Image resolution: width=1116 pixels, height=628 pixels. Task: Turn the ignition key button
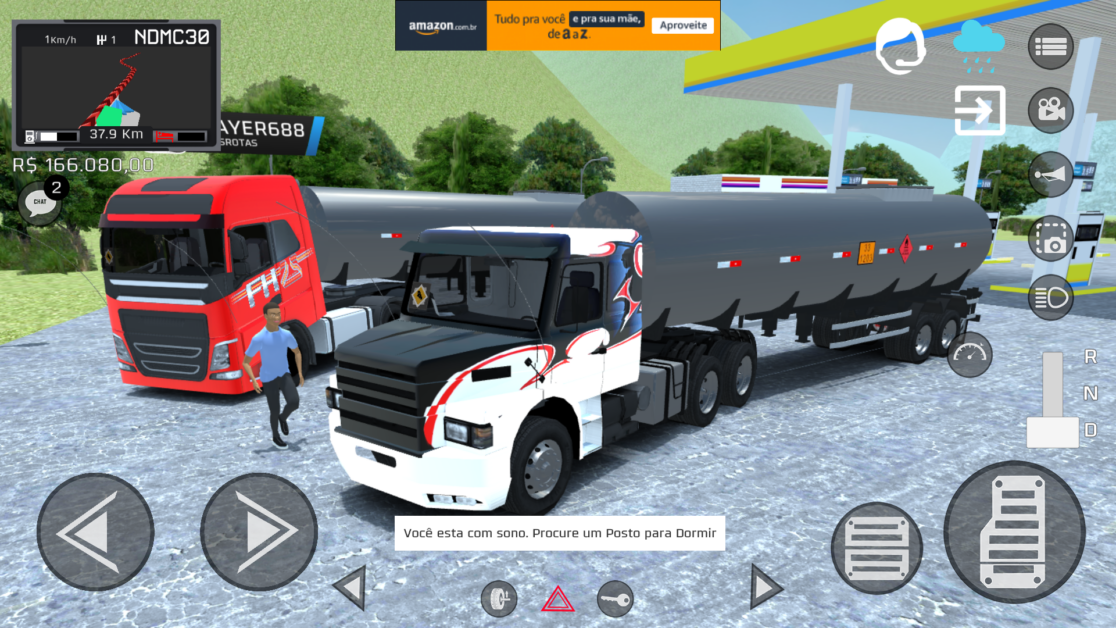point(615,599)
